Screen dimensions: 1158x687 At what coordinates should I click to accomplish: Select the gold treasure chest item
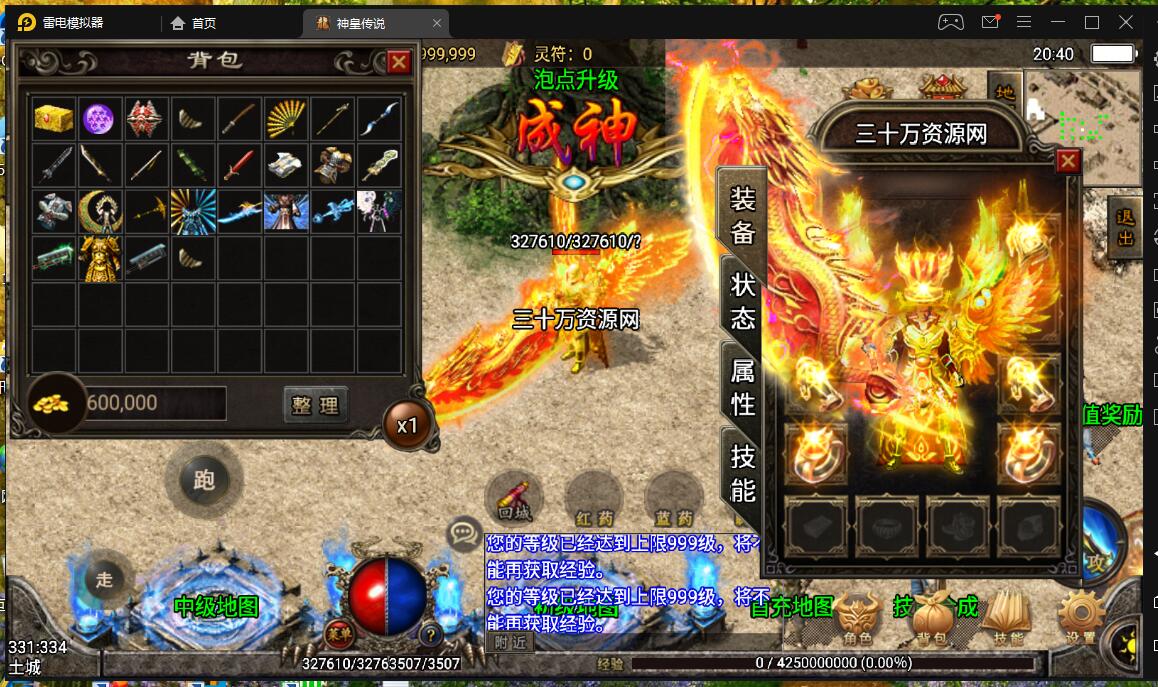(x=53, y=118)
